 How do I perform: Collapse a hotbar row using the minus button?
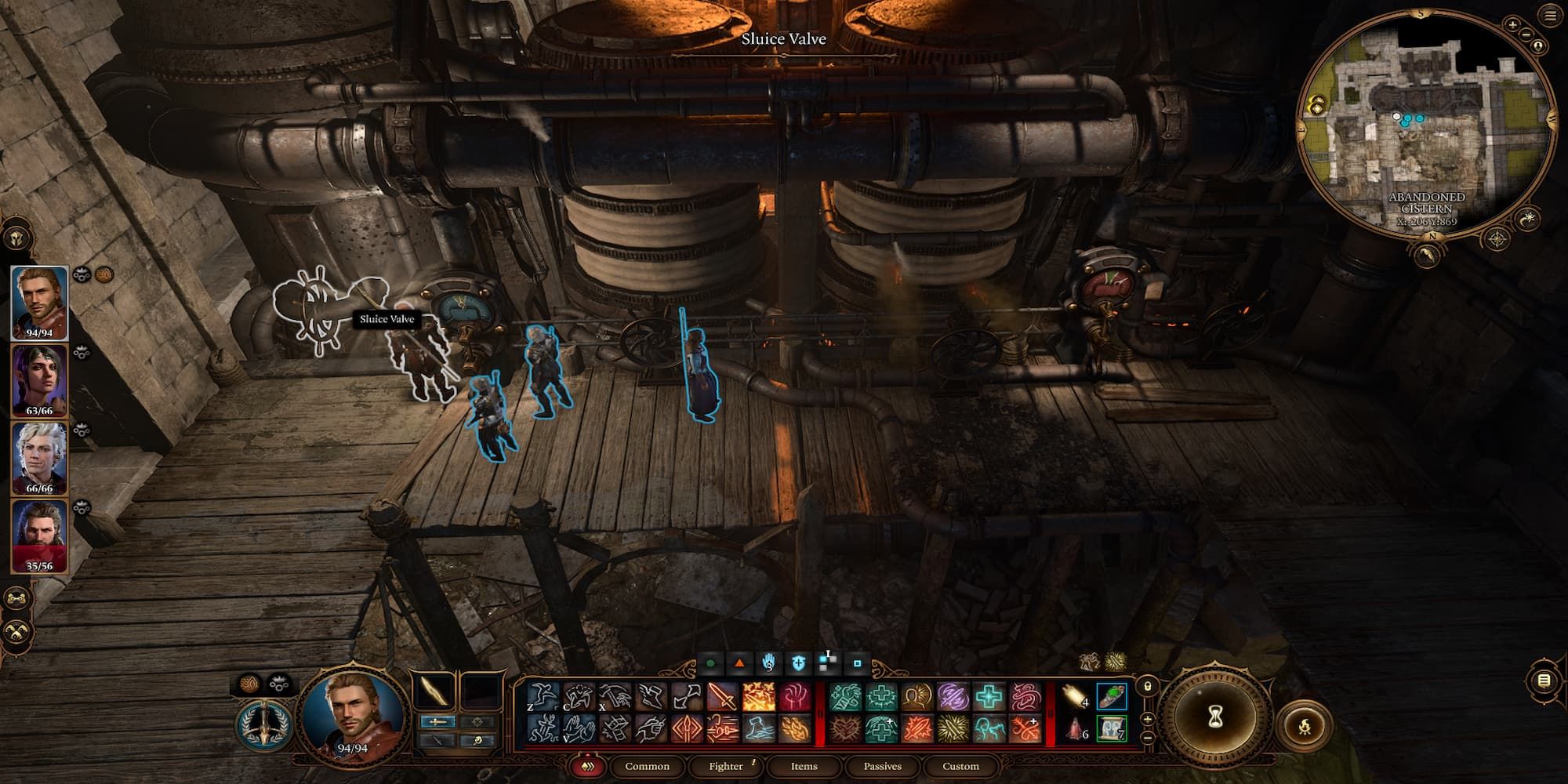(x=1146, y=737)
